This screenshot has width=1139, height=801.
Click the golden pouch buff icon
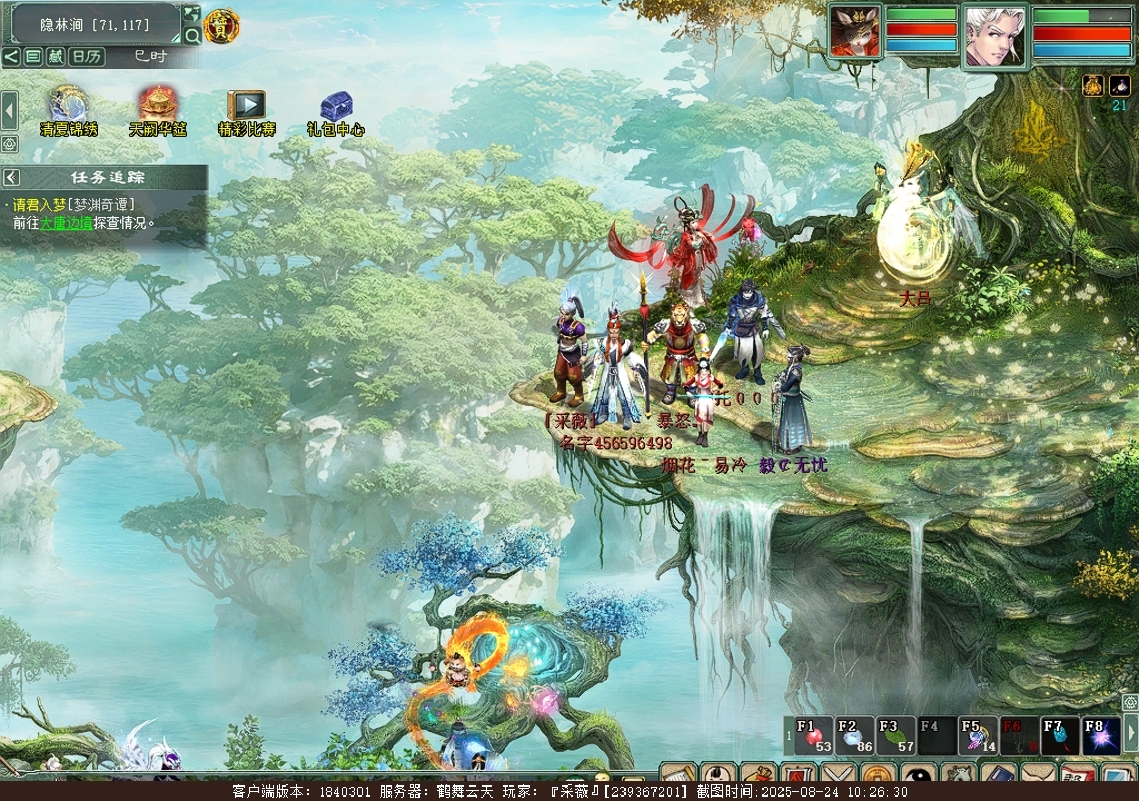click(1092, 86)
